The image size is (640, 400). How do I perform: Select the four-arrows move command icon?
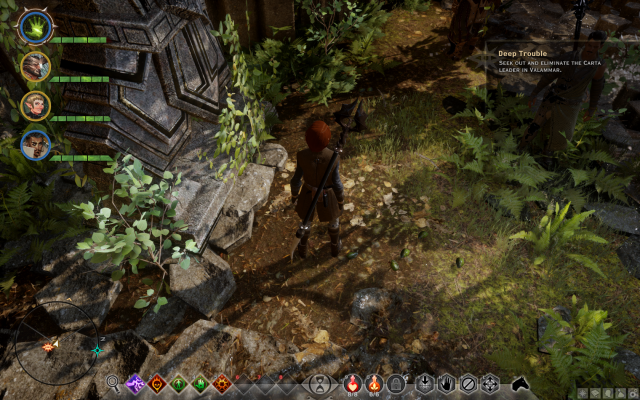point(490,382)
